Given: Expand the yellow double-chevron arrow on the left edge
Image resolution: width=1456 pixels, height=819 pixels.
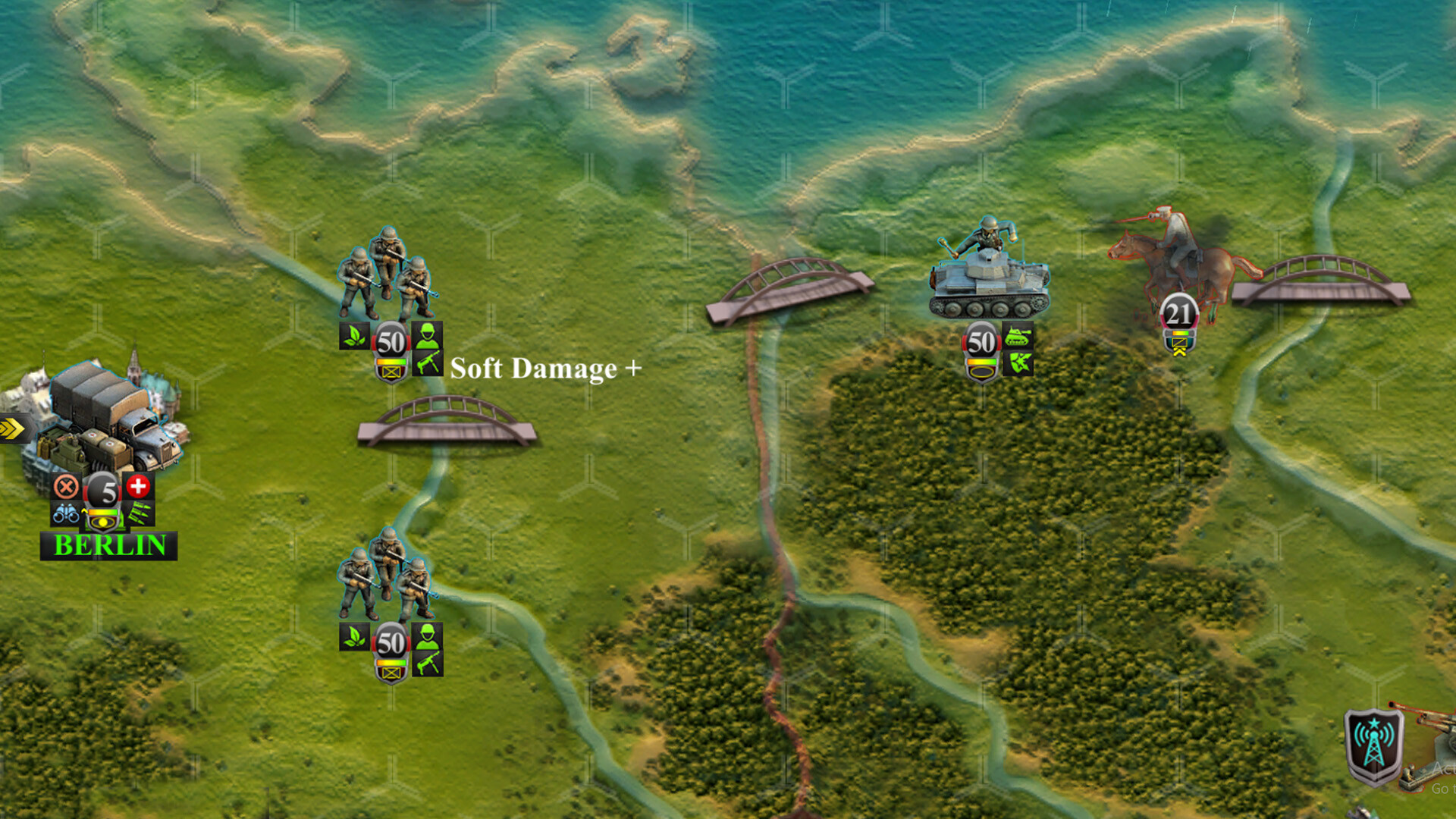Looking at the screenshot, I should (x=8, y=427).
